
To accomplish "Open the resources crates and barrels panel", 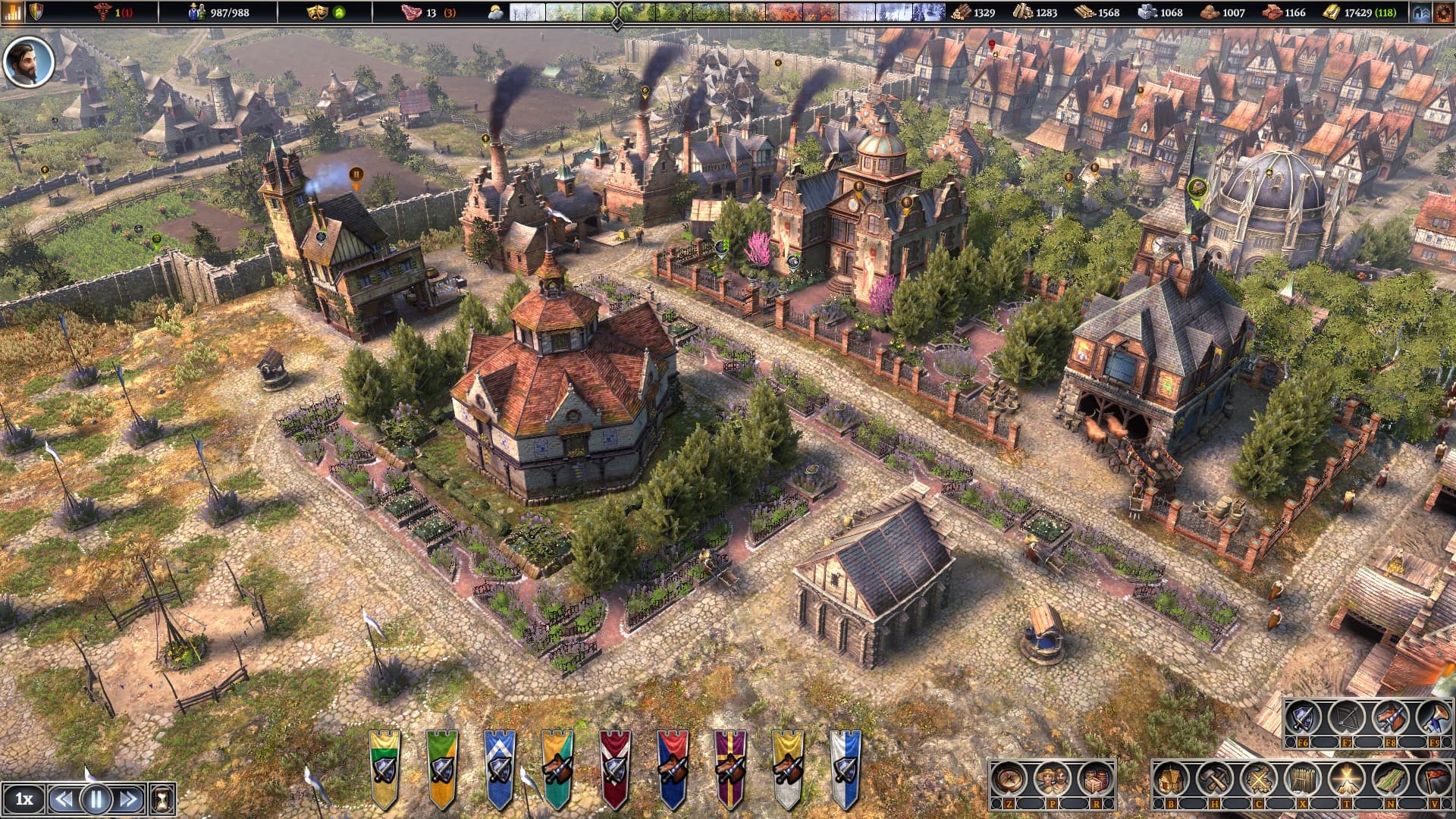I will [1094, 779].
